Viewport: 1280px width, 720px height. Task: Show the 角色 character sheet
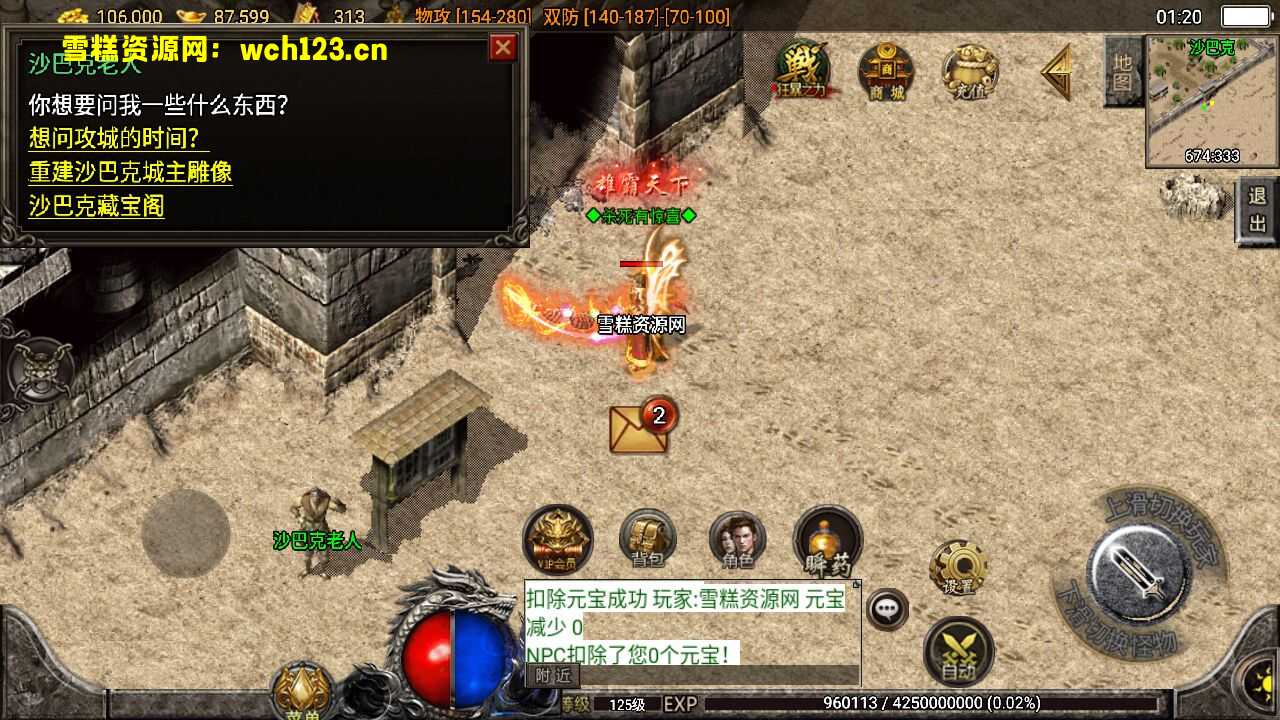click(x=737, y=540)
